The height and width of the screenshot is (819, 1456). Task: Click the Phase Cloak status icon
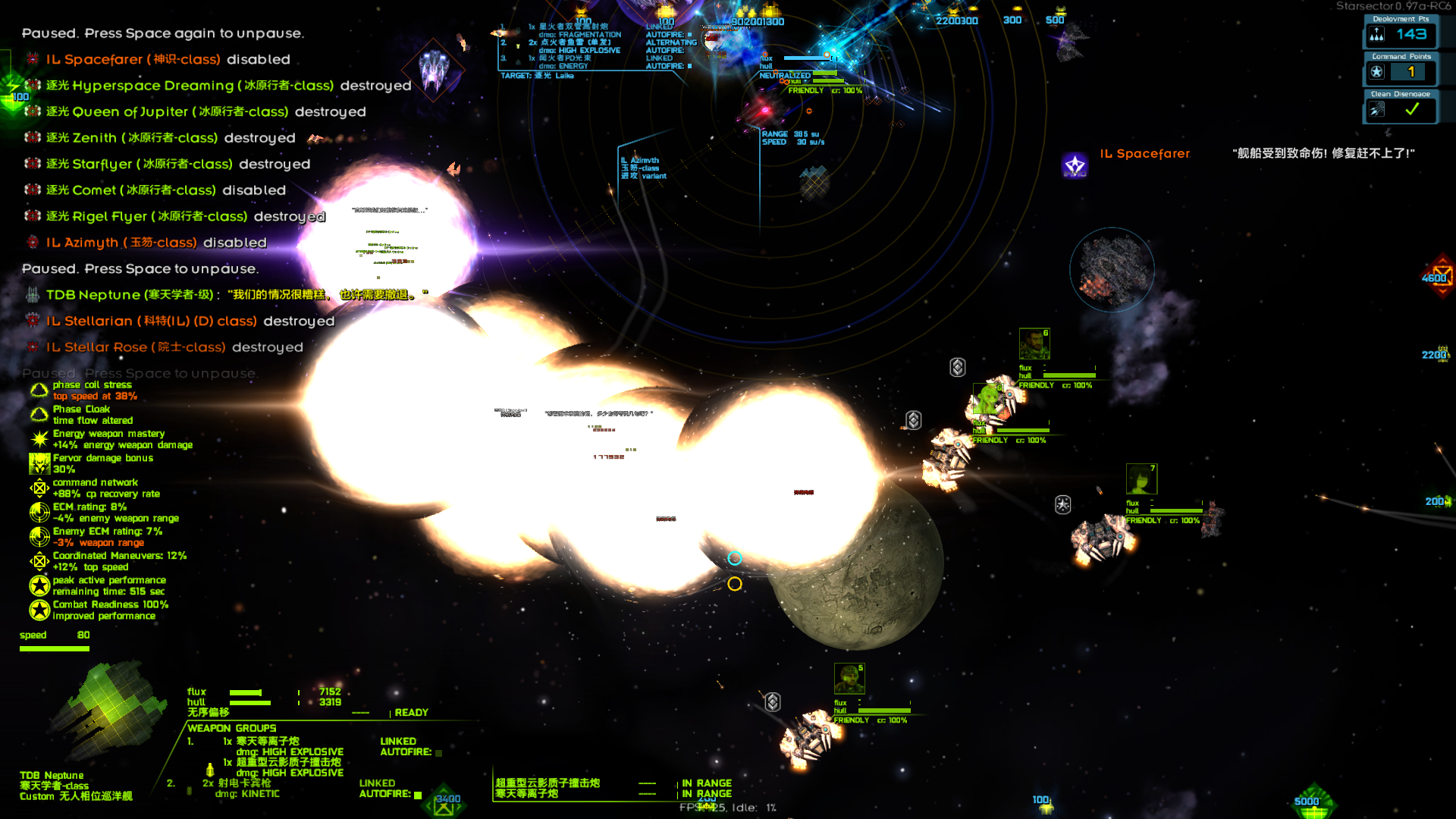(38, 414)
